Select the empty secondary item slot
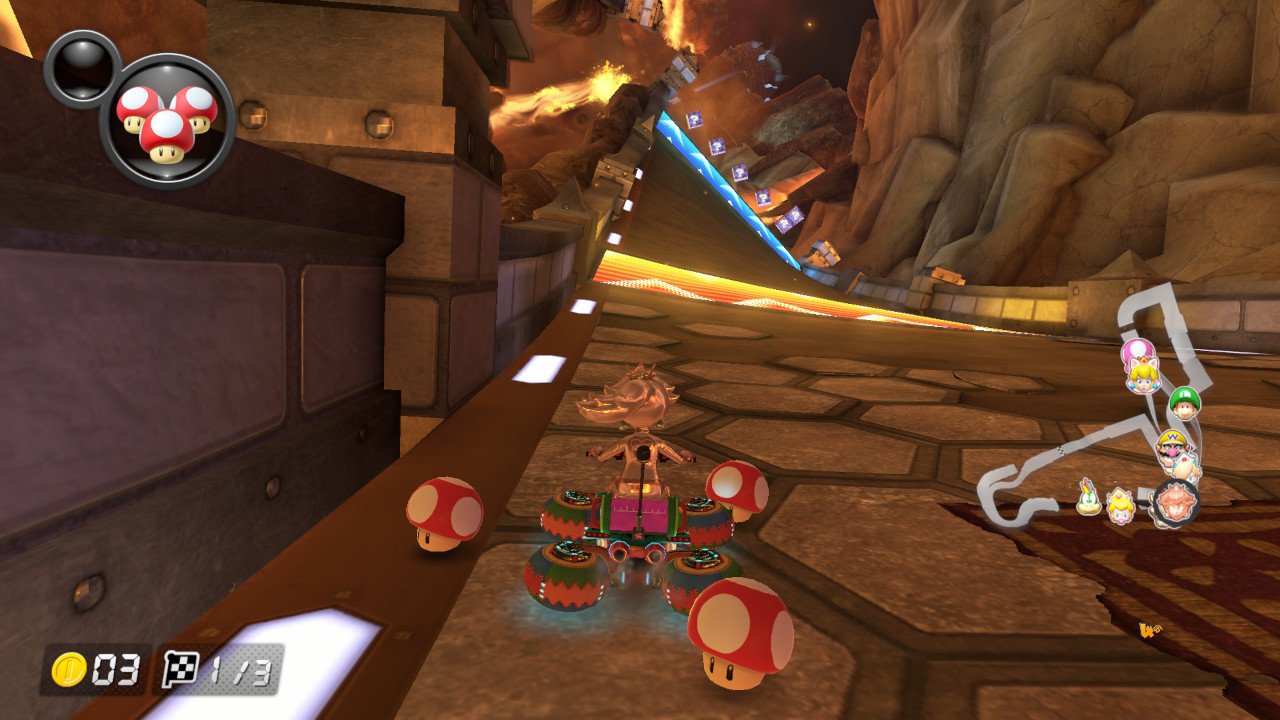This screenshot has height=720, width=1280. tap(81, 67)
